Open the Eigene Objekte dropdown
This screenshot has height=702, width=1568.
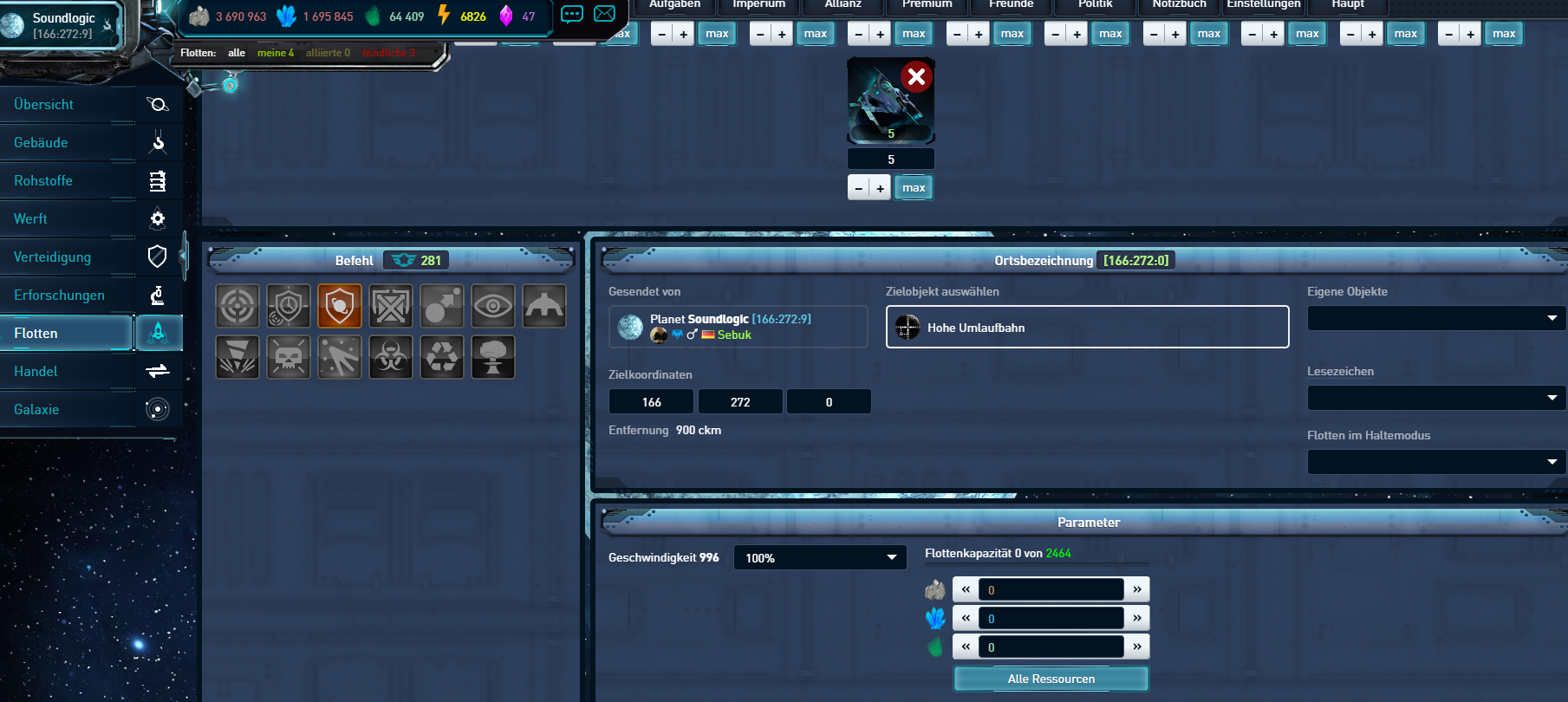[1435, 318]
